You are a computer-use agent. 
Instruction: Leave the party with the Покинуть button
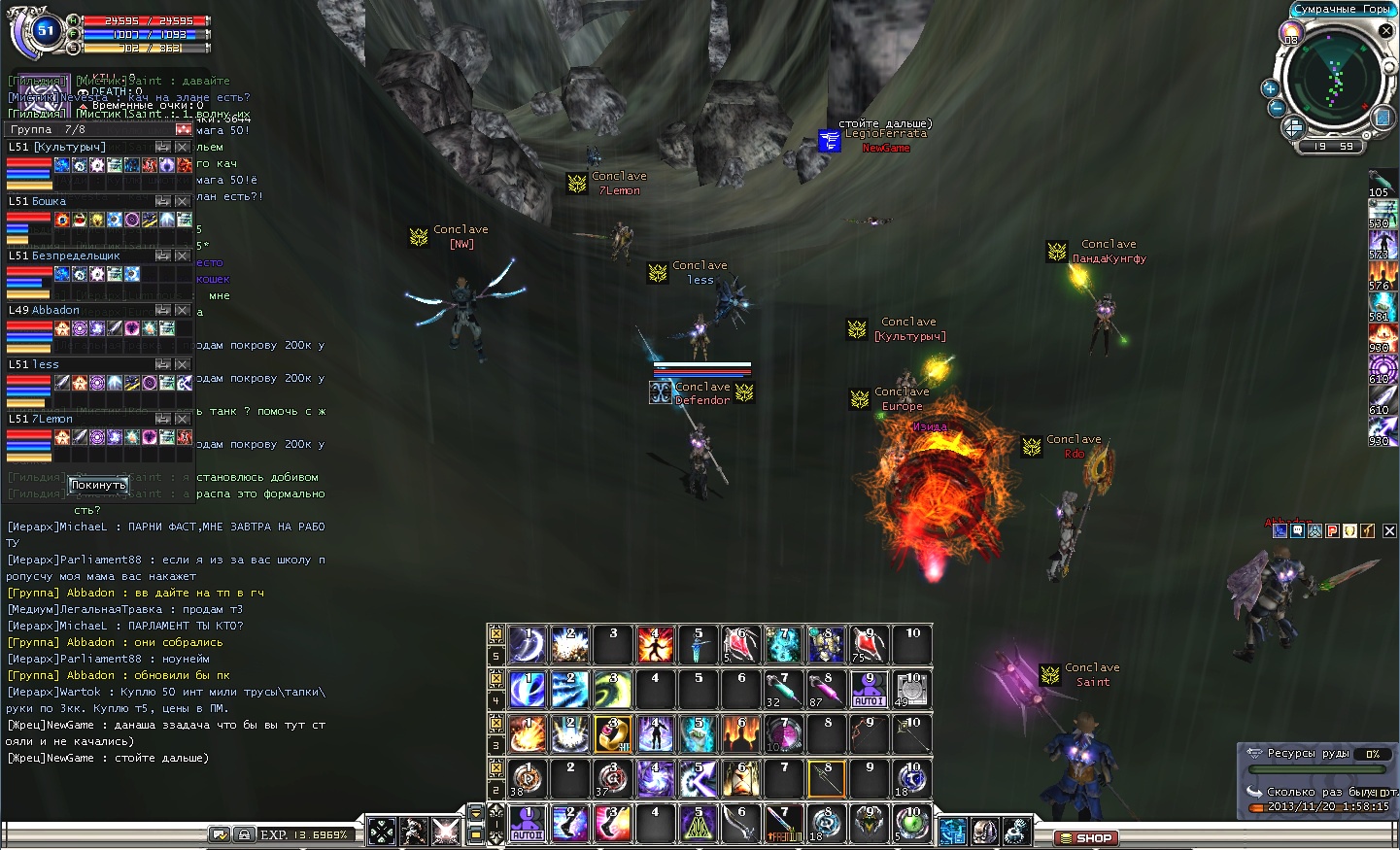coord(98,485)
